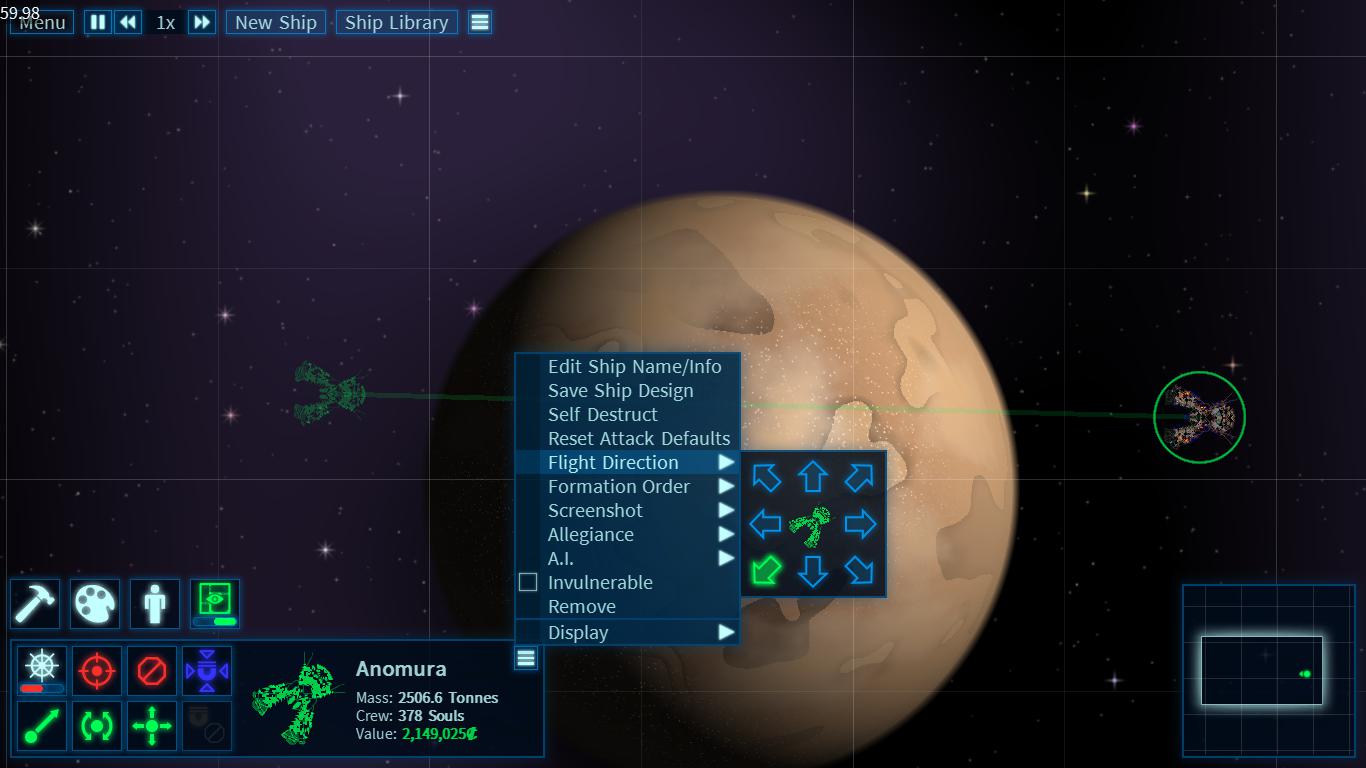Set flight direction to up arrow

812,477
